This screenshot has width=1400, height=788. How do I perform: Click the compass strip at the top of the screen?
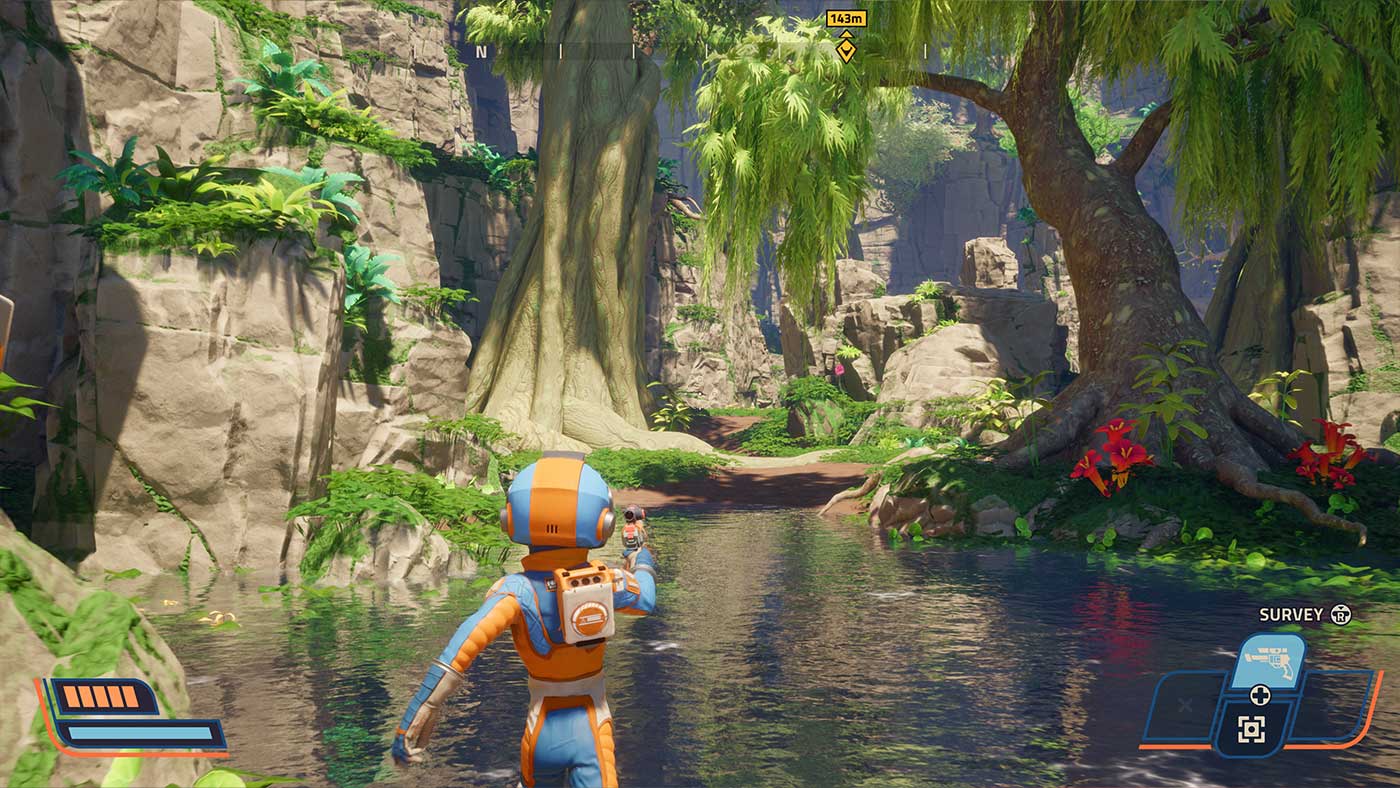point(700,50)
